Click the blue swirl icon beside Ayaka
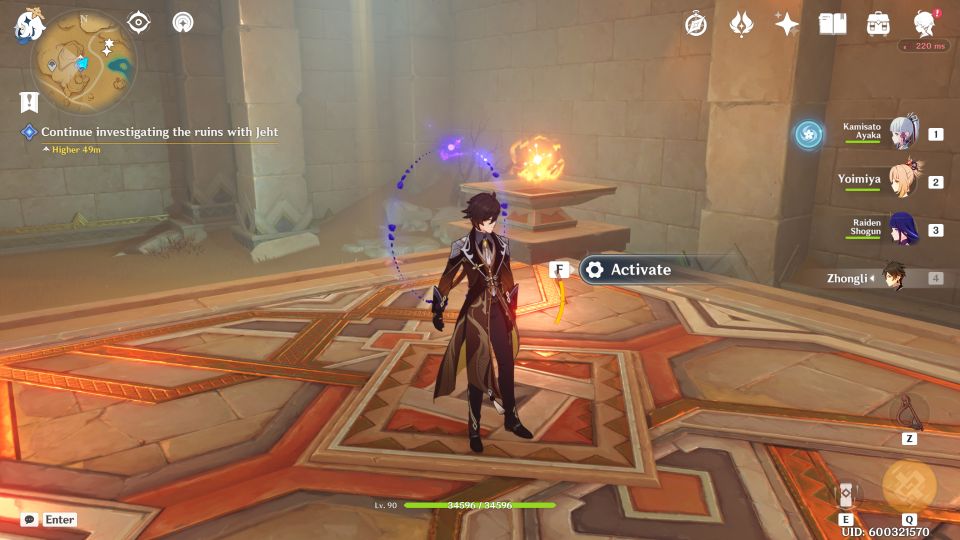Screen dimensions: 960x540 pos(808,134)
